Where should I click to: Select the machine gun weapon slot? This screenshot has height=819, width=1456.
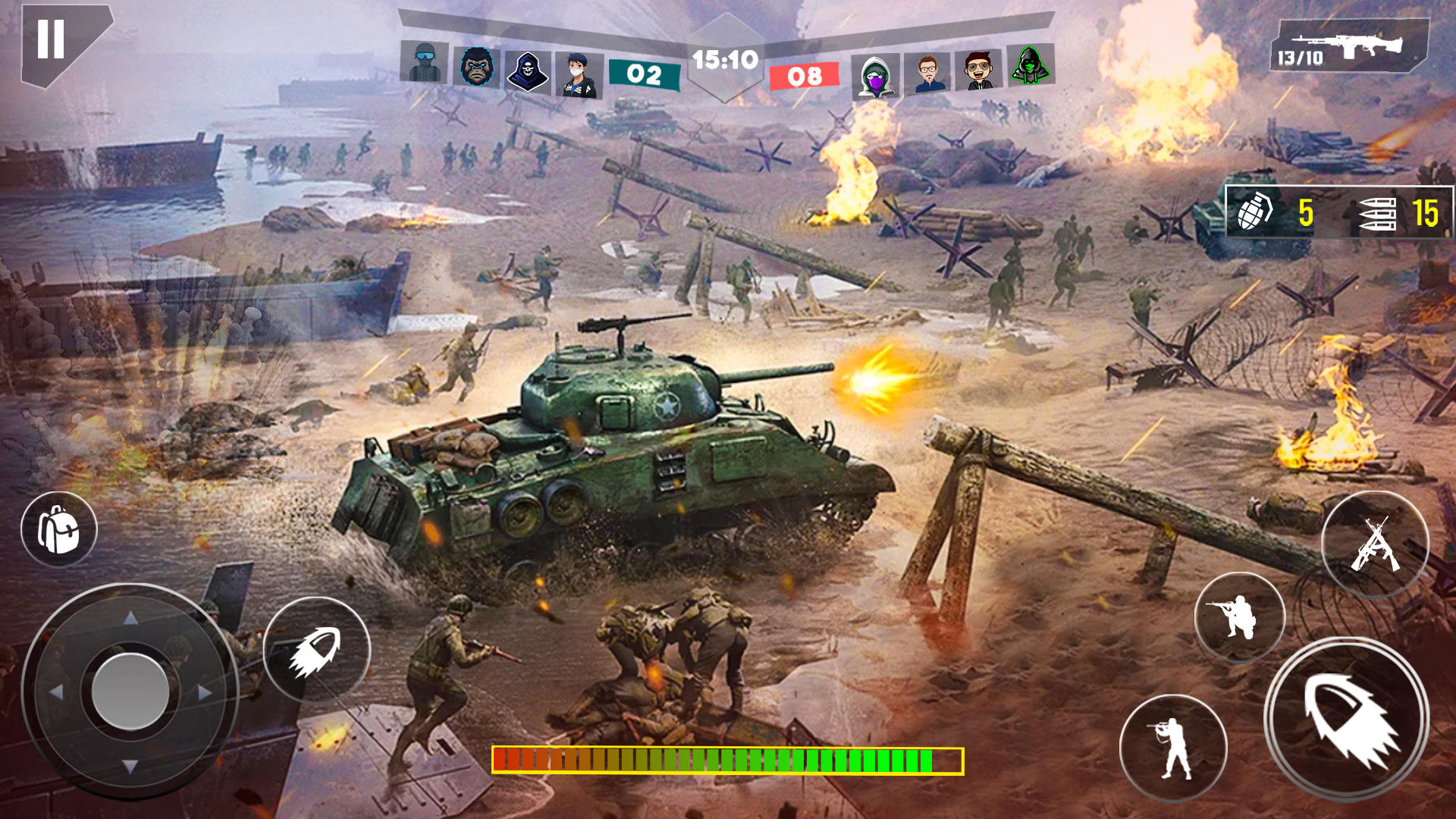[x=1349, y=47]
